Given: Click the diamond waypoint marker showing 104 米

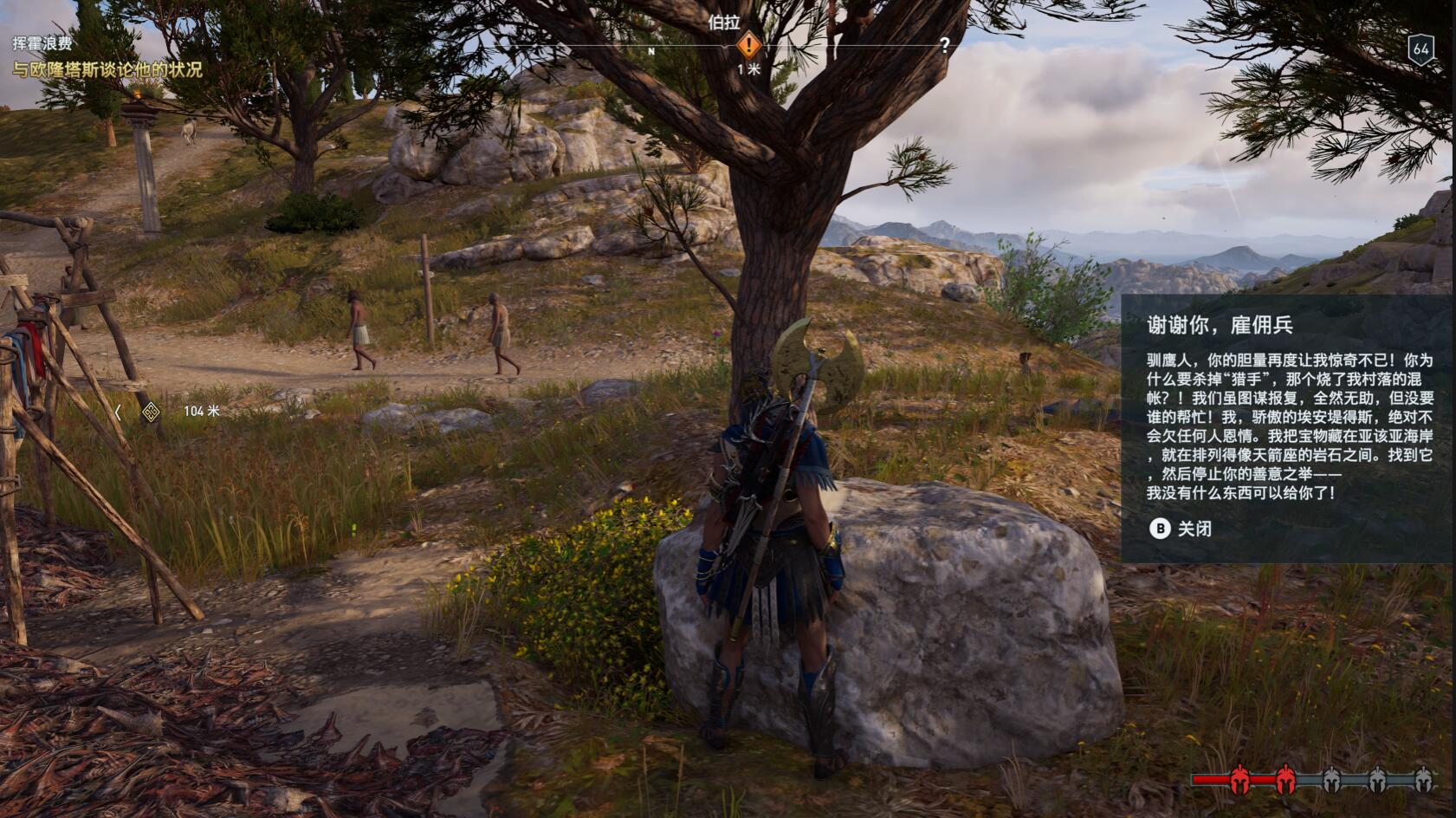Looking at the screenshot, I should tap(151, 412).
